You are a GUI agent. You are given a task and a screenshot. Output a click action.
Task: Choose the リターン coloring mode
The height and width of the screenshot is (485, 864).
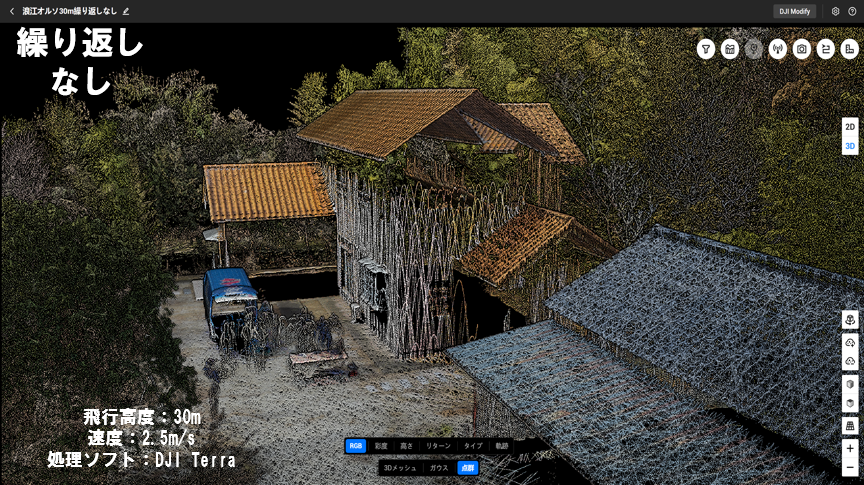[x=438, y=446]
